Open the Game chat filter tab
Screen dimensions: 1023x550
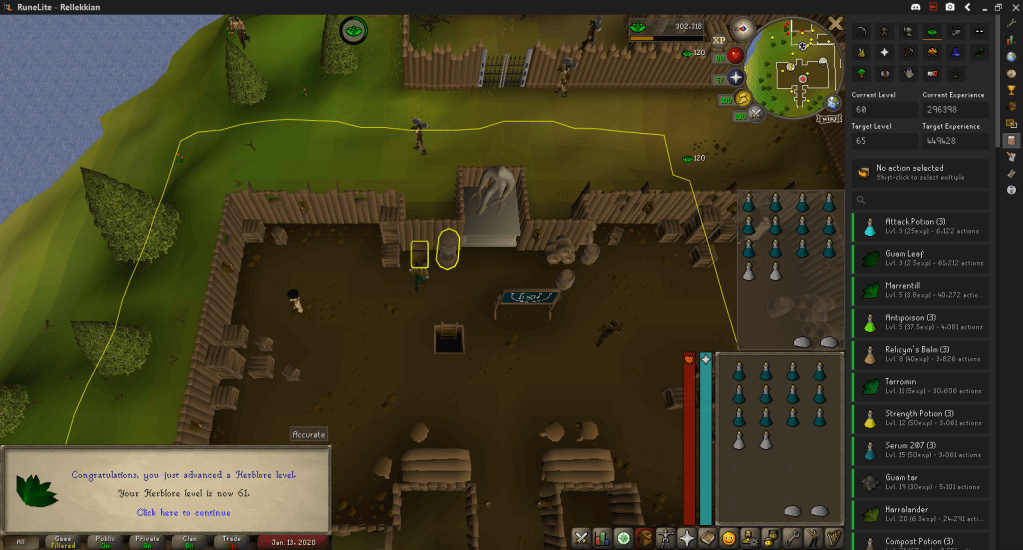click(63, 541)
